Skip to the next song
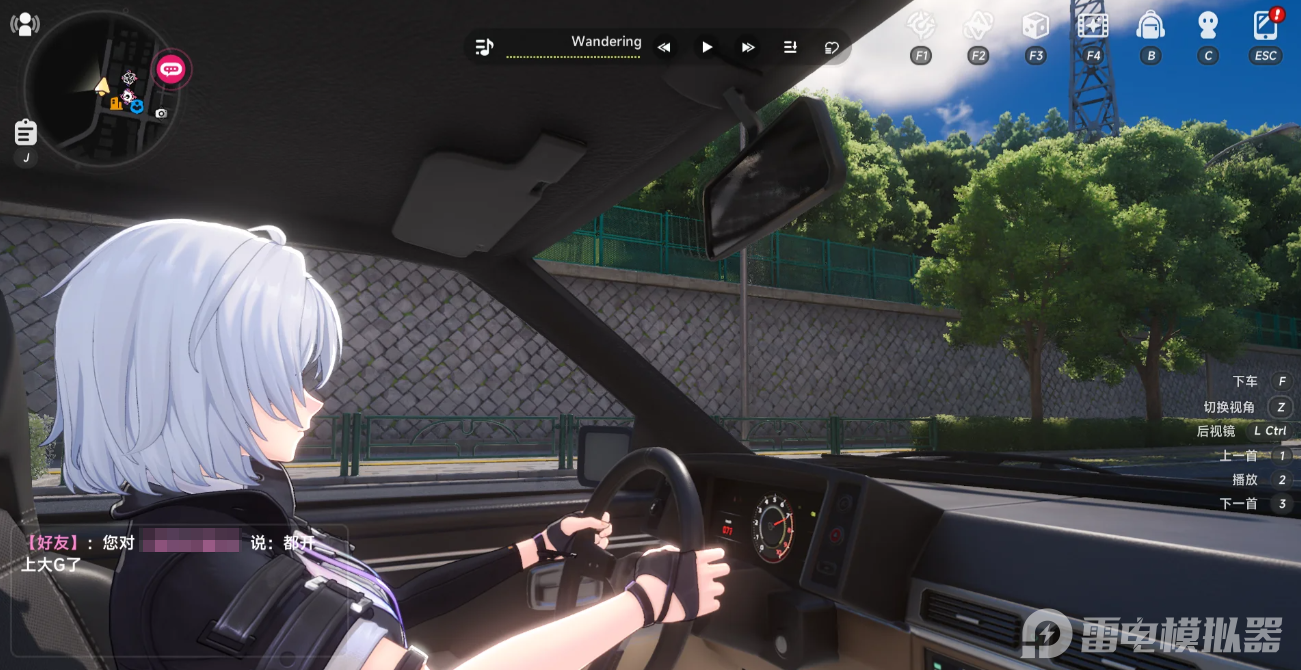1301x670 pixels. [748, 47]
